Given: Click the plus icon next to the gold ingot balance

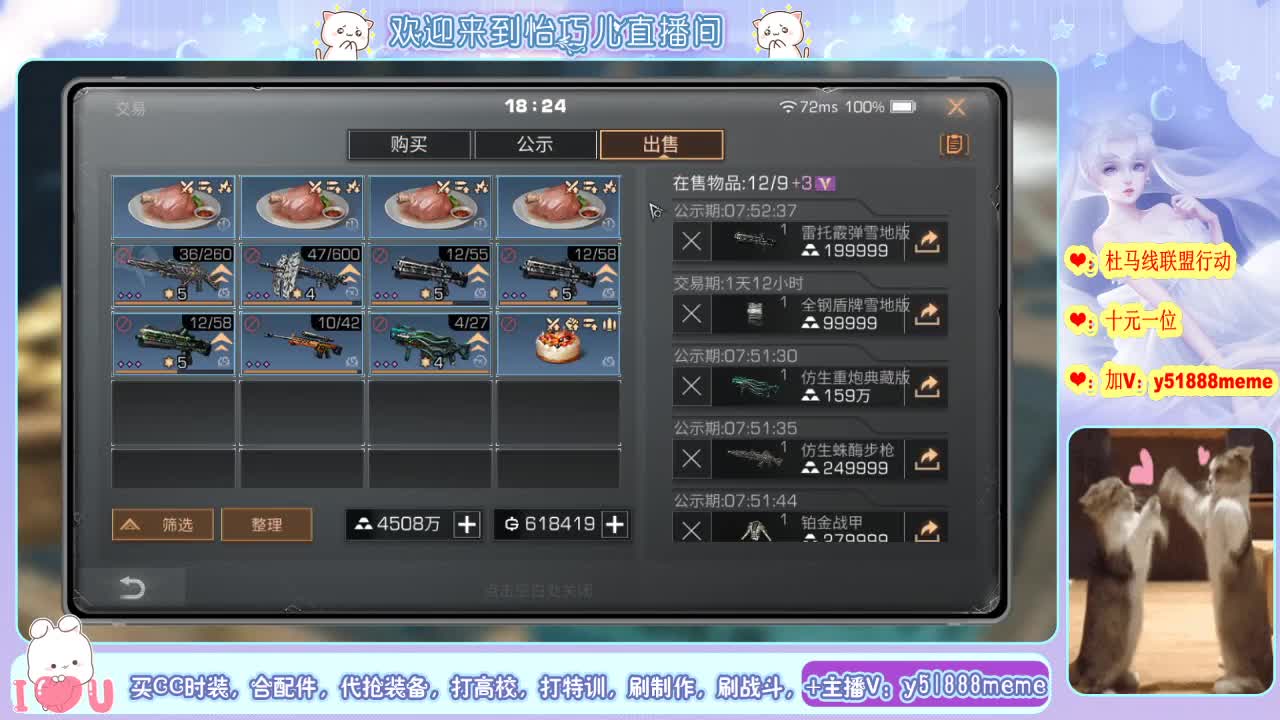Looking at the screenshot, I should [x=466, y=523].
